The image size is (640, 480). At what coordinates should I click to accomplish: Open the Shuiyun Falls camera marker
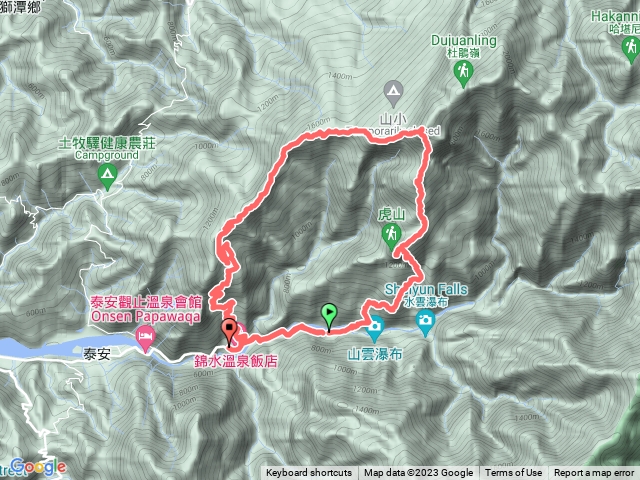point(426,322)
